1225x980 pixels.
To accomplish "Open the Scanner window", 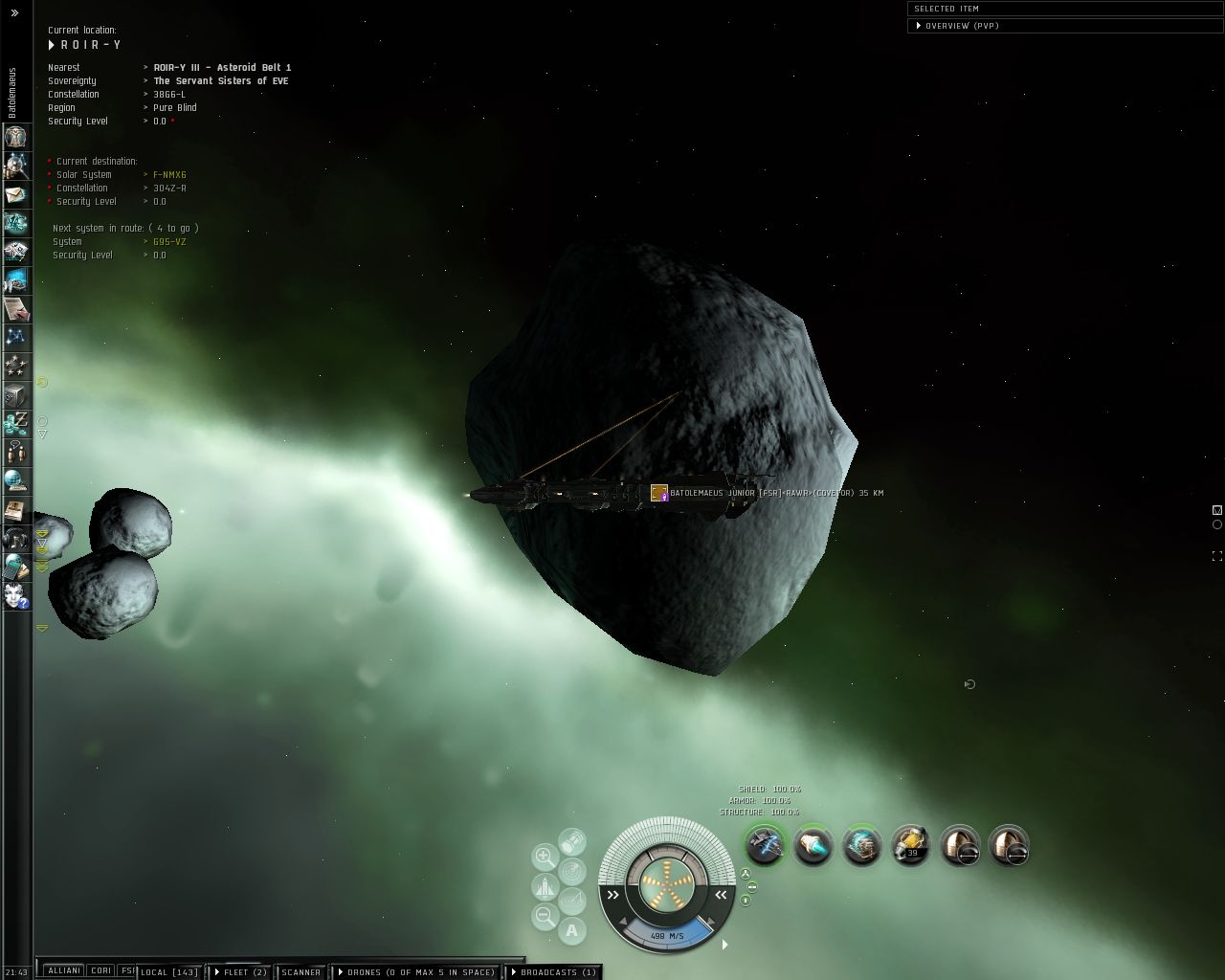I will [301, 972].
